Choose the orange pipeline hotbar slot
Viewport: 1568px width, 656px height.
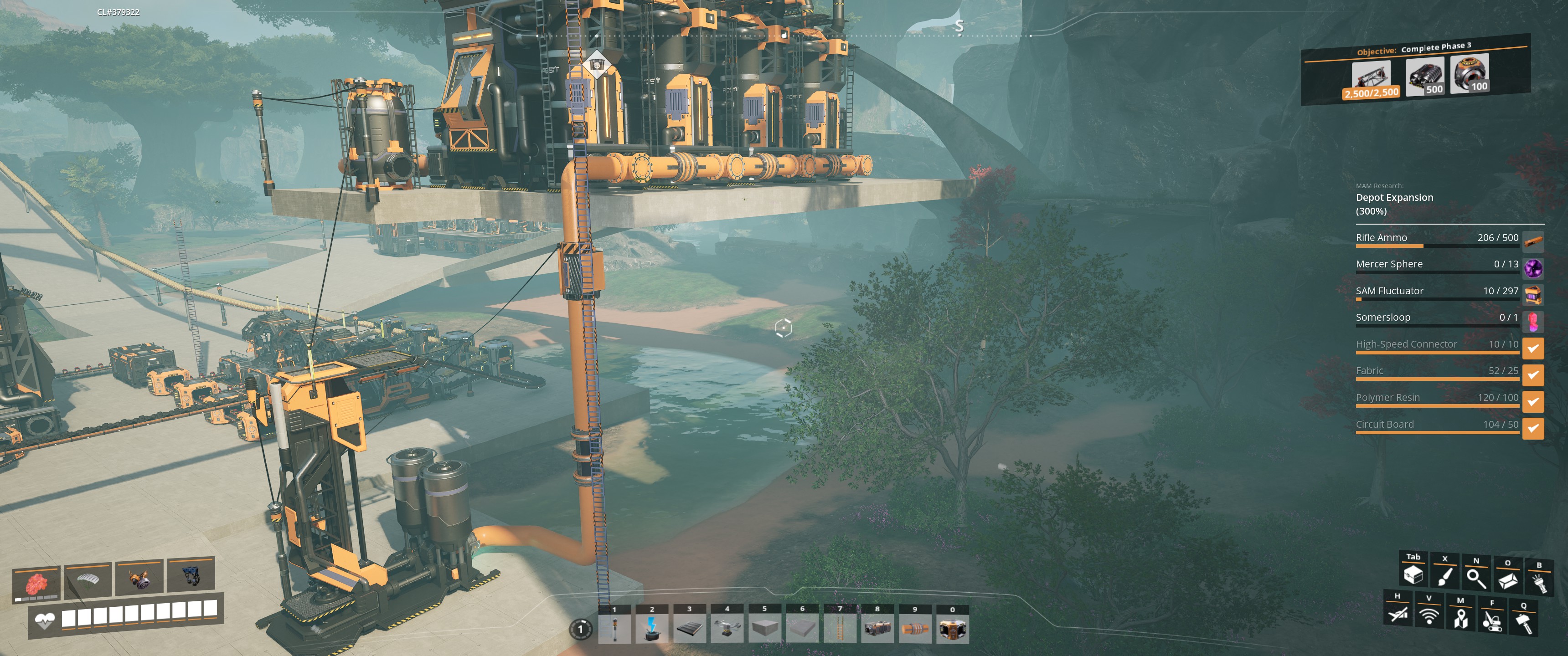click(914, 628)
